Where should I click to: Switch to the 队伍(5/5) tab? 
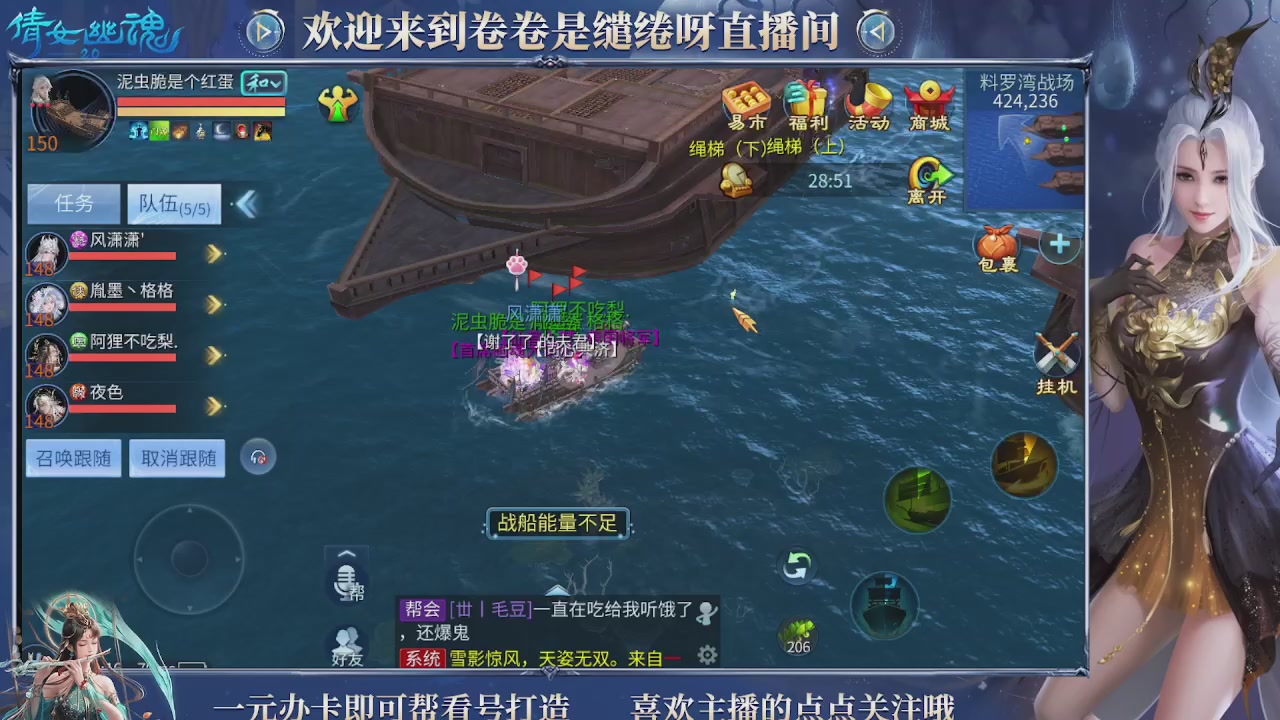click(x=174, y=203)
